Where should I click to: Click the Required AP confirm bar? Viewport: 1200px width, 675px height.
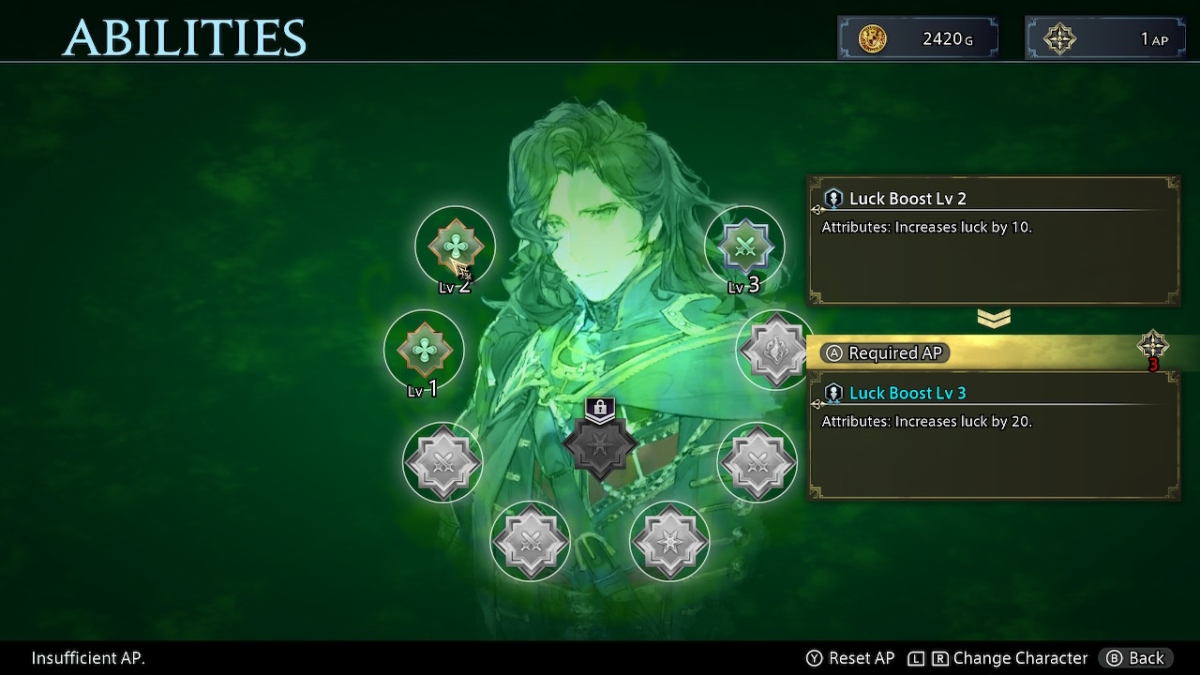pyautogui.click(x=990, y=353)
